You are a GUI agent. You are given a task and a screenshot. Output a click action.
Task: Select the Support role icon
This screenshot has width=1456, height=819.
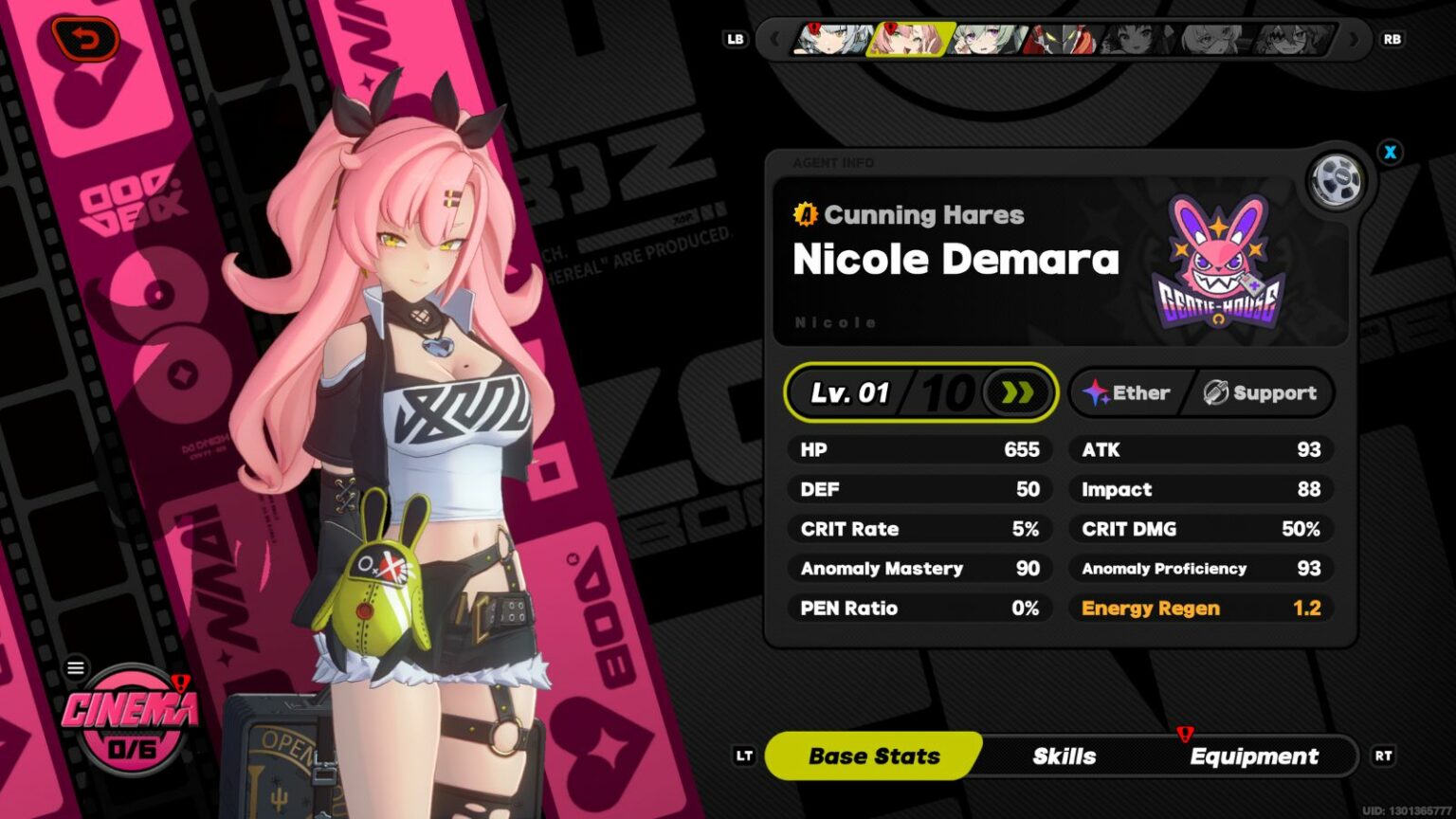point(1214,392)
